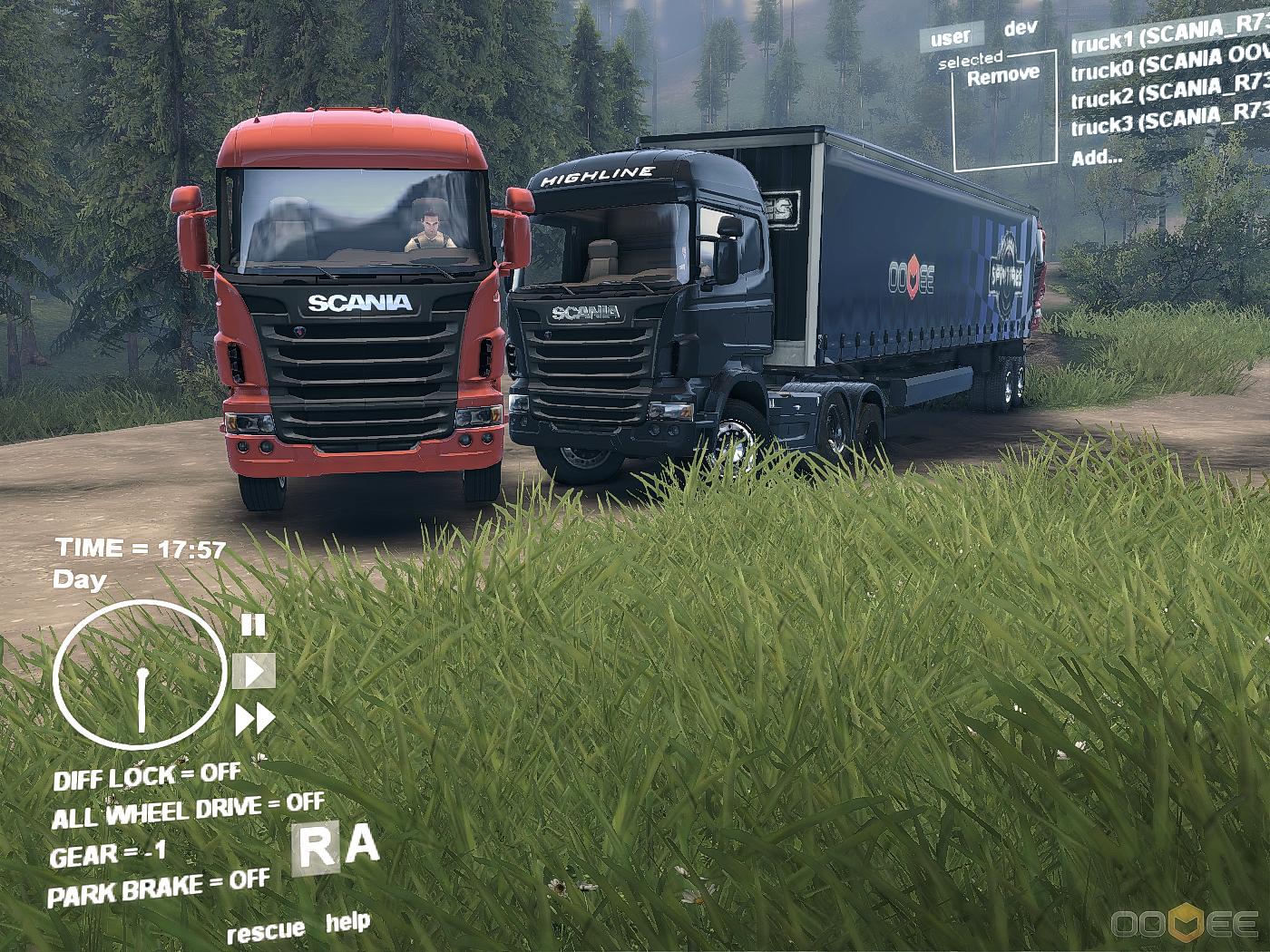This screenshot has width=1270, height=952.
Task: Click Add... to add a truck
Action: [x=1096, y=157]
